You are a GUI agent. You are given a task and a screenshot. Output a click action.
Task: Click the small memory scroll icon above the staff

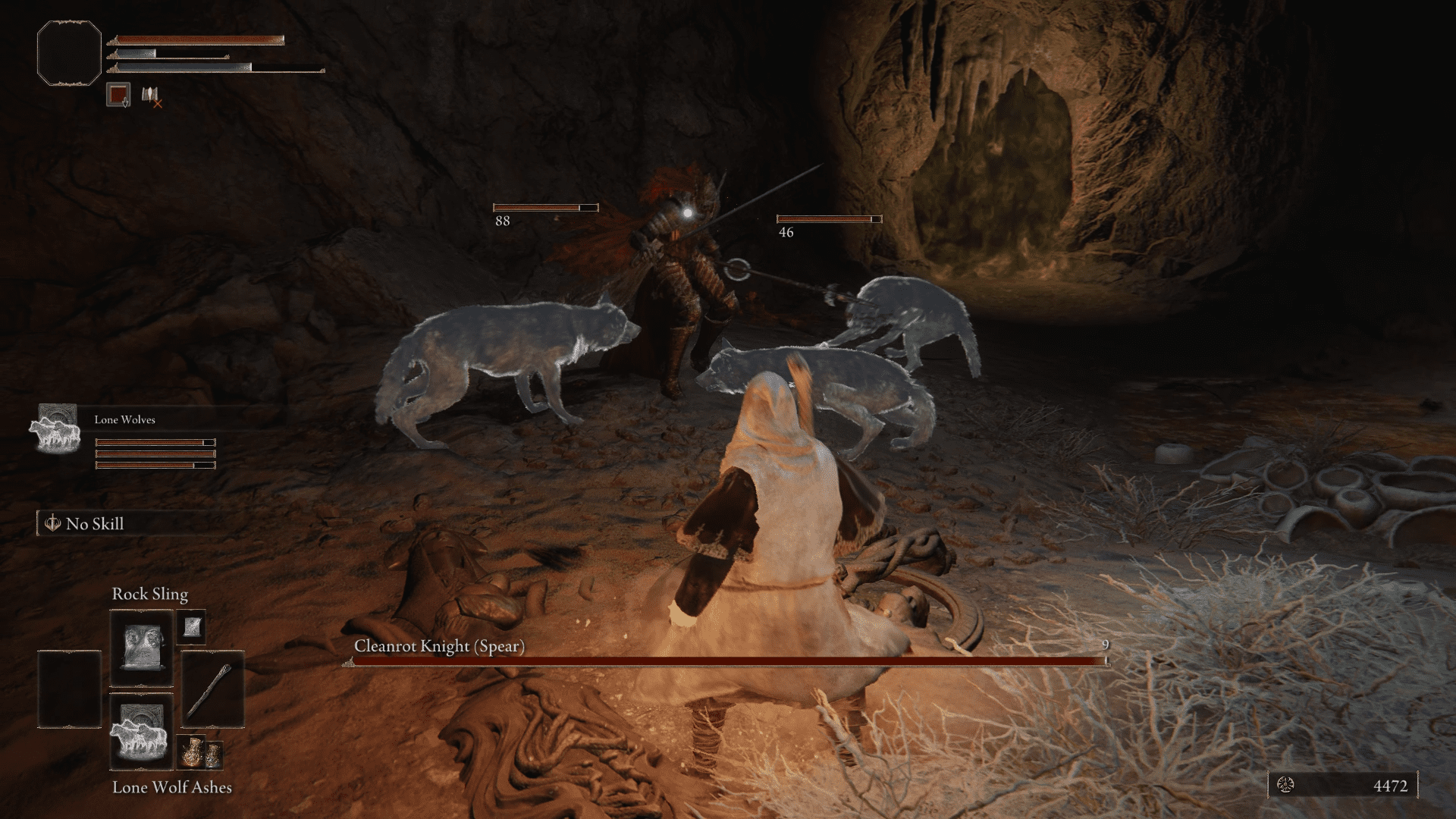[193, 627]
